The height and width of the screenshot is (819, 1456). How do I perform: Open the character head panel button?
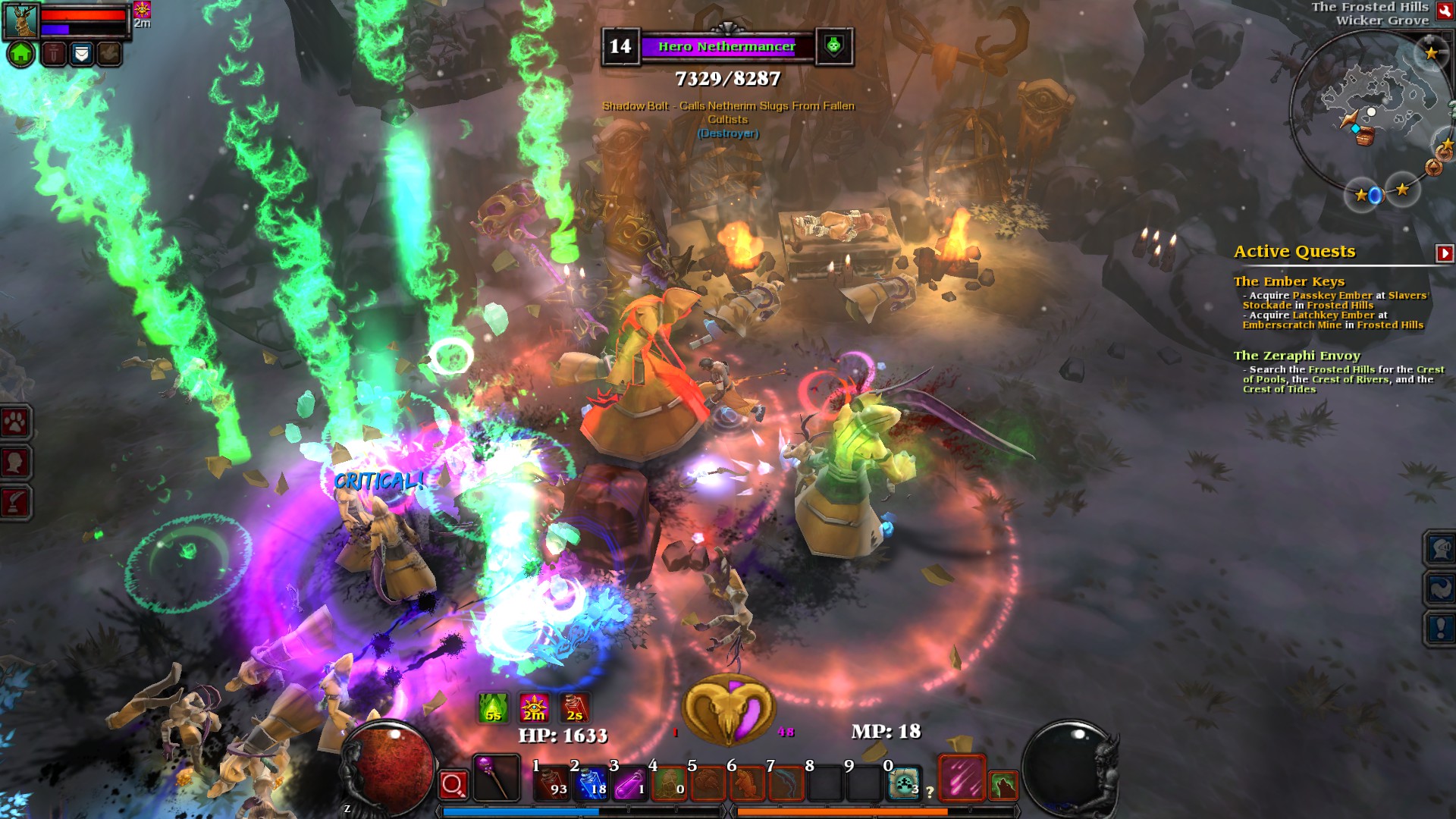click(15, 462)
